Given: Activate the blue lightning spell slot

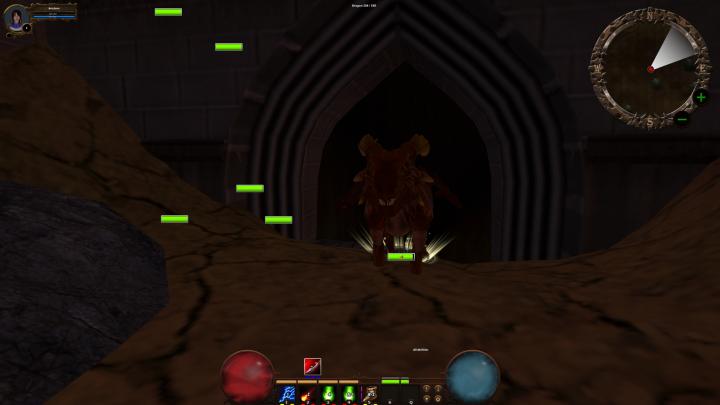Looking at the screenshot, I should point(288,394).
